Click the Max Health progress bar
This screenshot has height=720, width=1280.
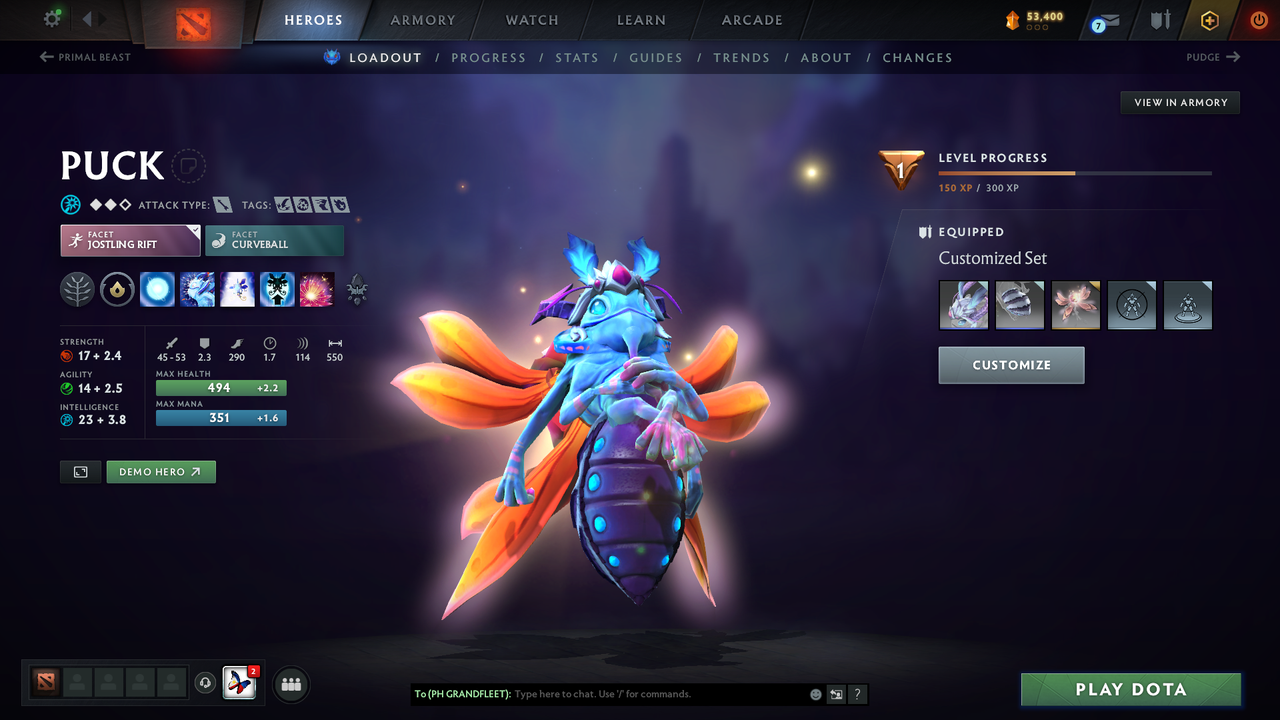click(221, 388)
